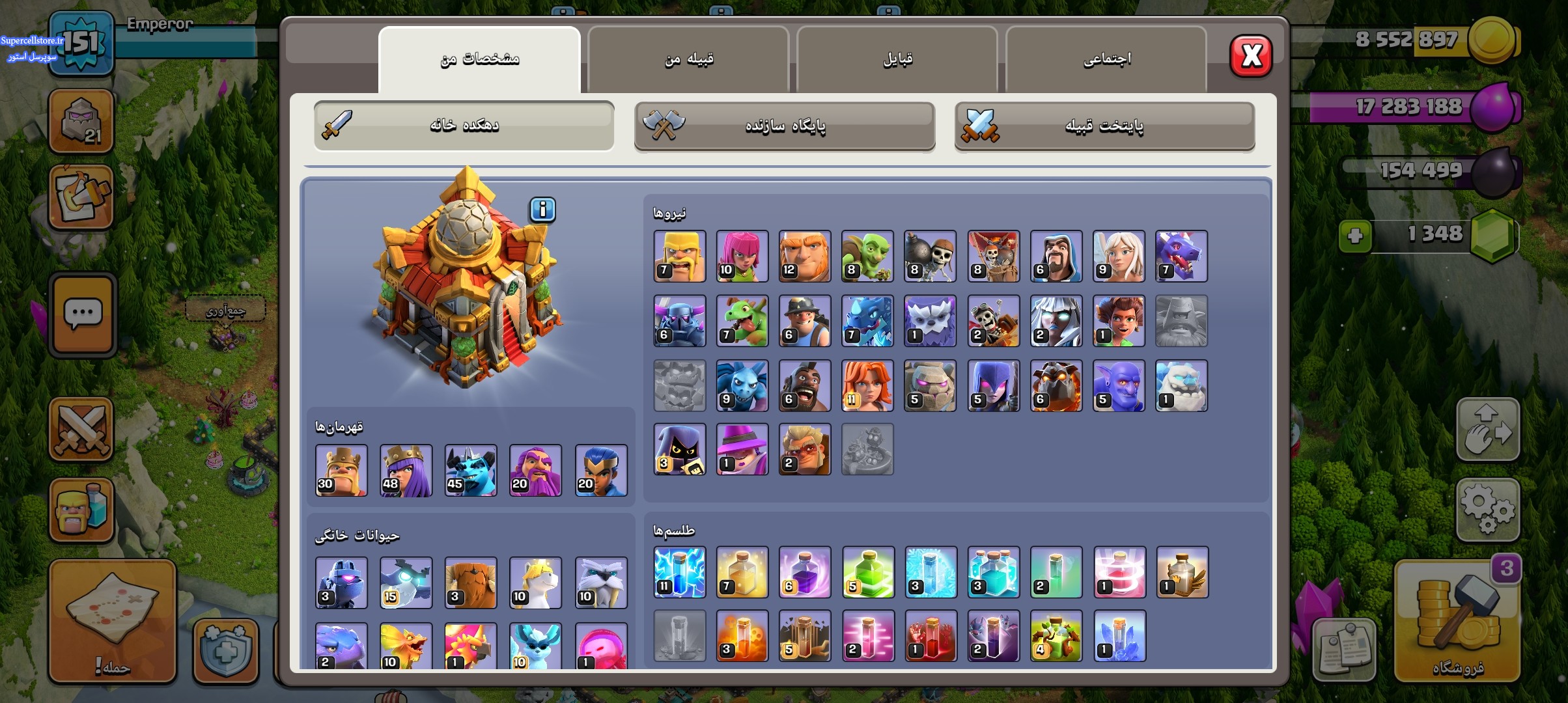
Task: Choose the Lightning Spell icon
Action: point(679,572)
